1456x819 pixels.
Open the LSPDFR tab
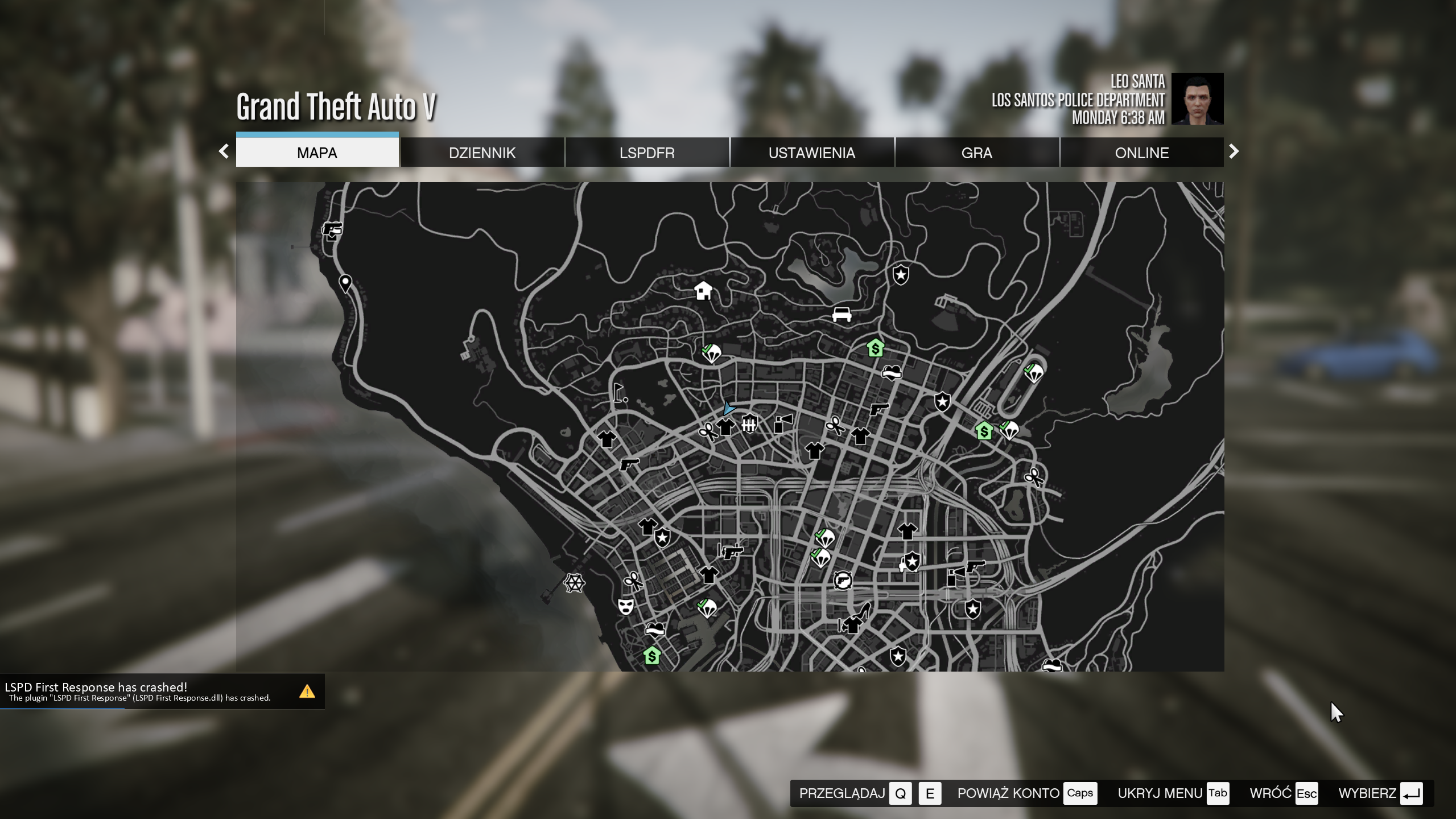point(647,153)
